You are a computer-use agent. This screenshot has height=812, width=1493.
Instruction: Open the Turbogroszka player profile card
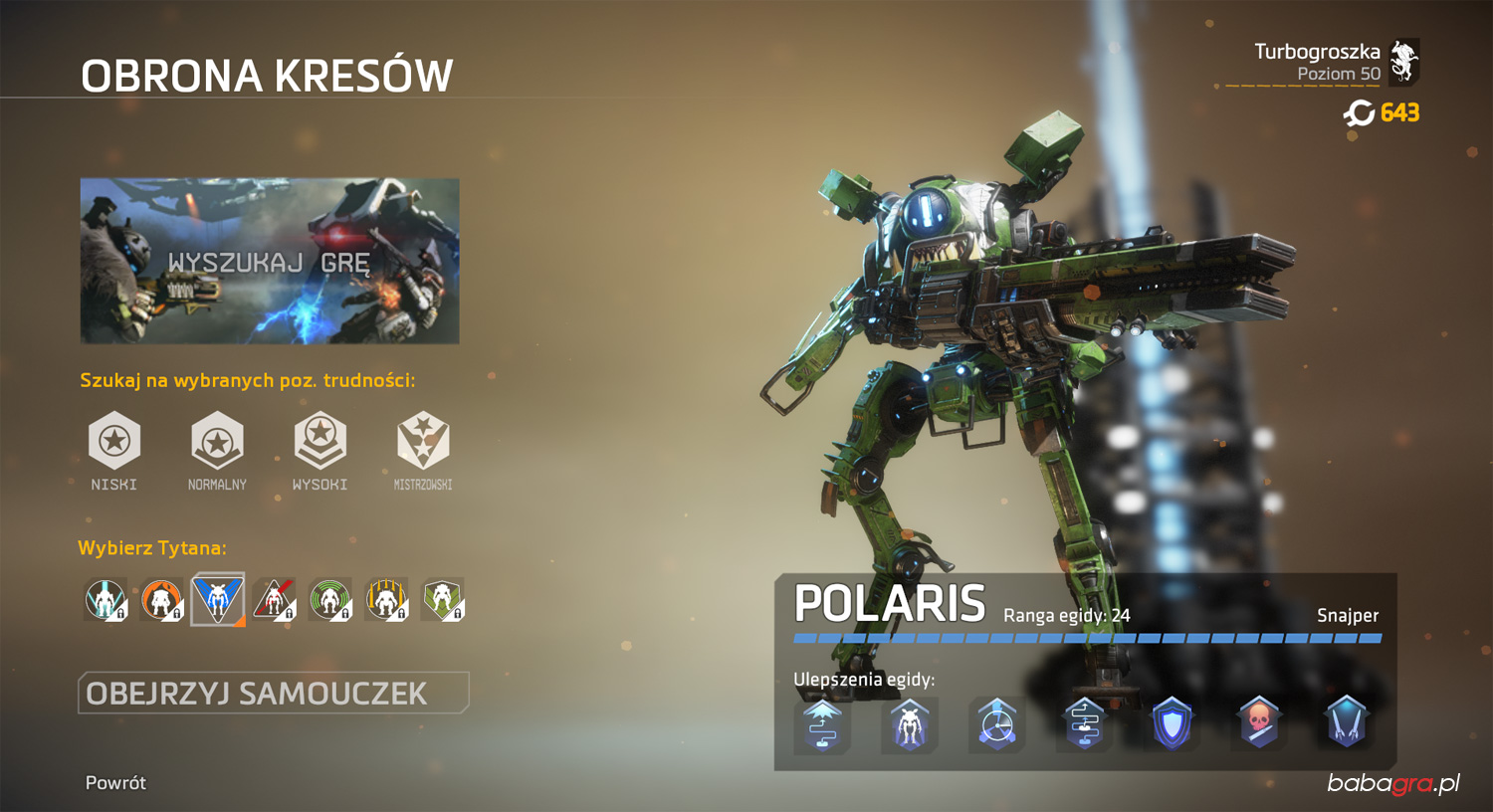(x=1335, y=62)
